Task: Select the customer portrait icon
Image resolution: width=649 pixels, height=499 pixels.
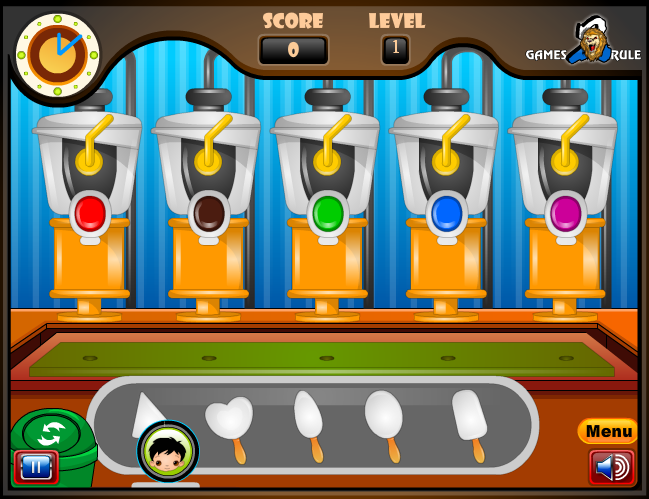Action: coord(168,451)
